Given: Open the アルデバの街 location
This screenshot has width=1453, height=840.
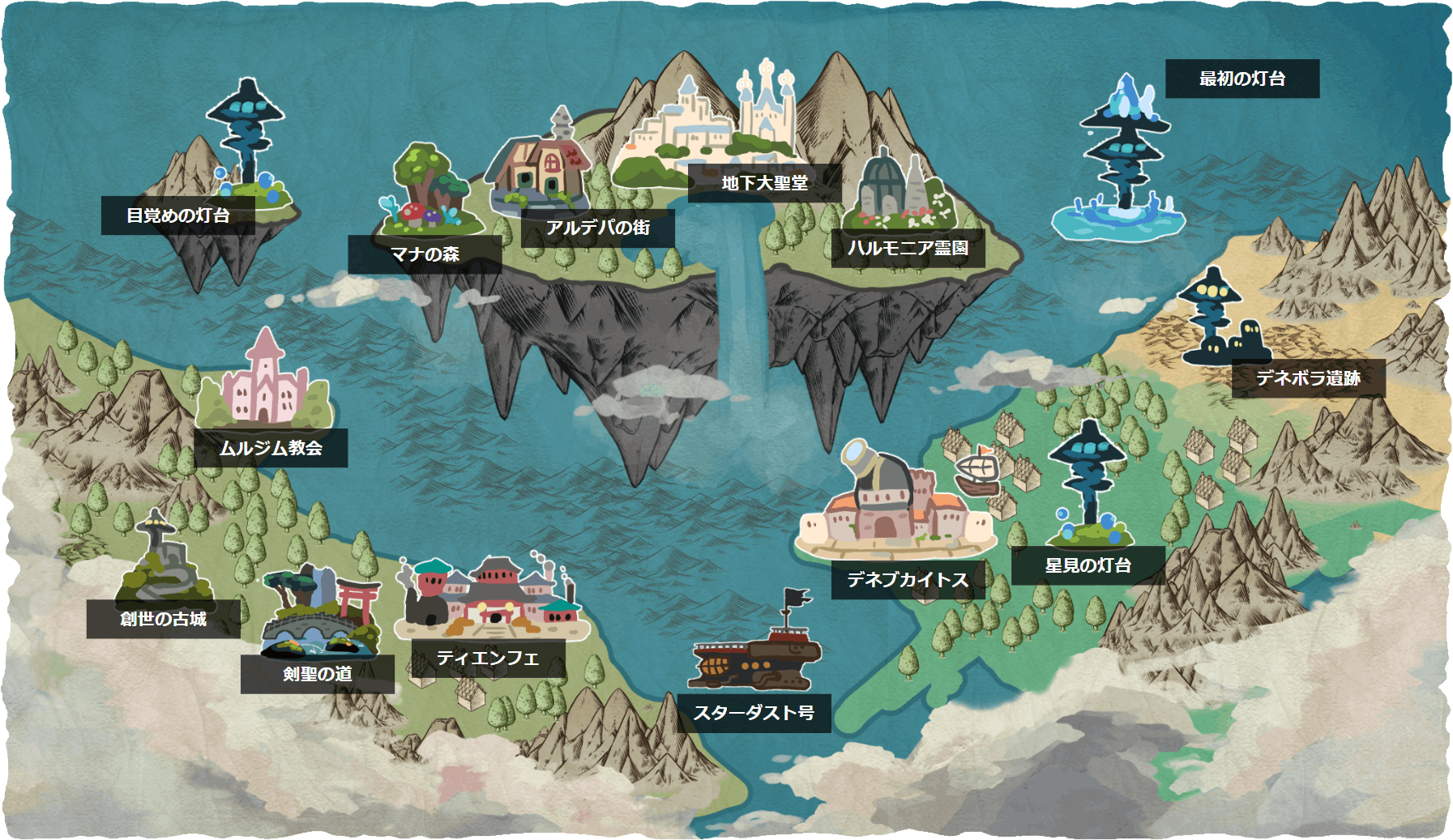Looking at the screenshot, I should (x=598, y=228).
